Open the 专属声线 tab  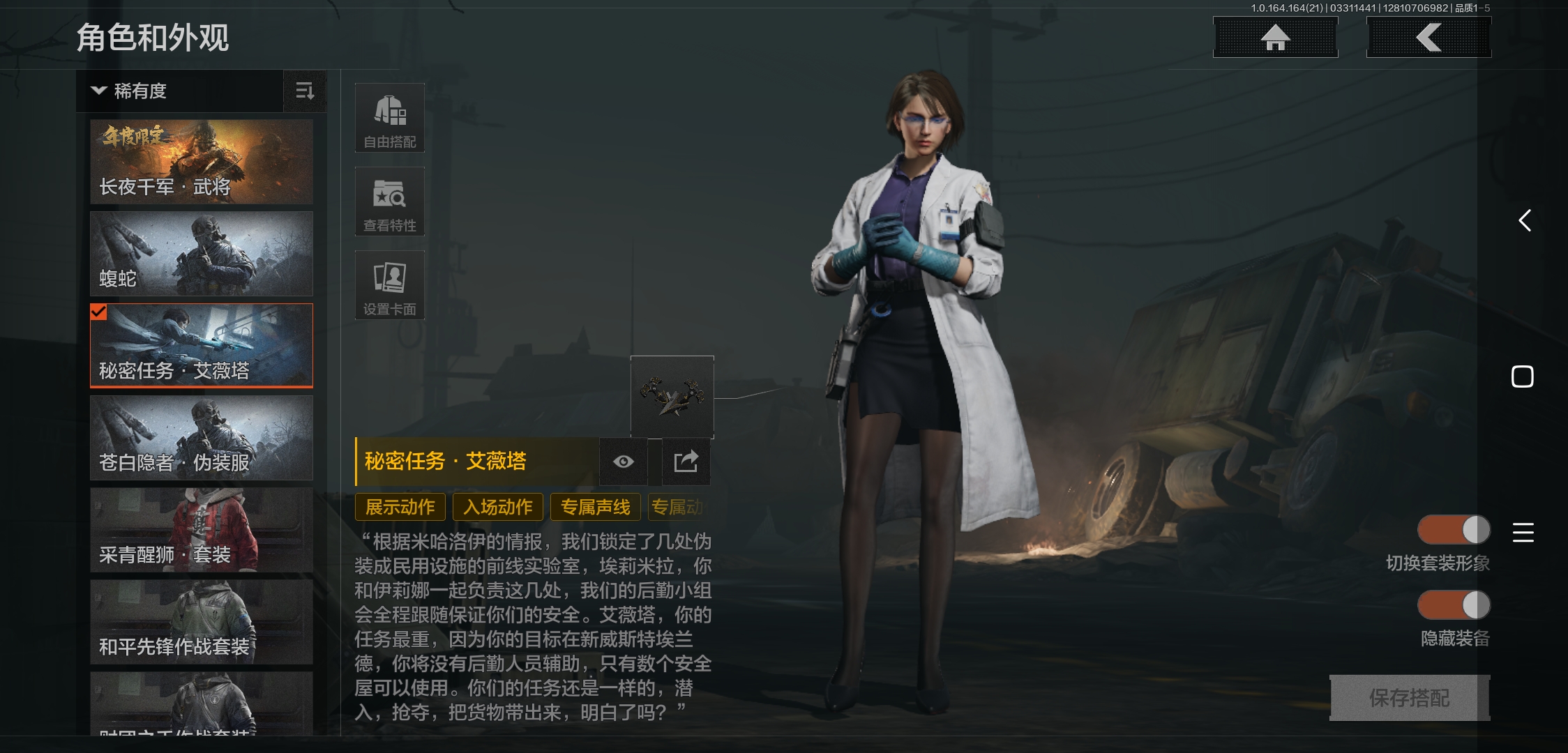tap(595, 507)
